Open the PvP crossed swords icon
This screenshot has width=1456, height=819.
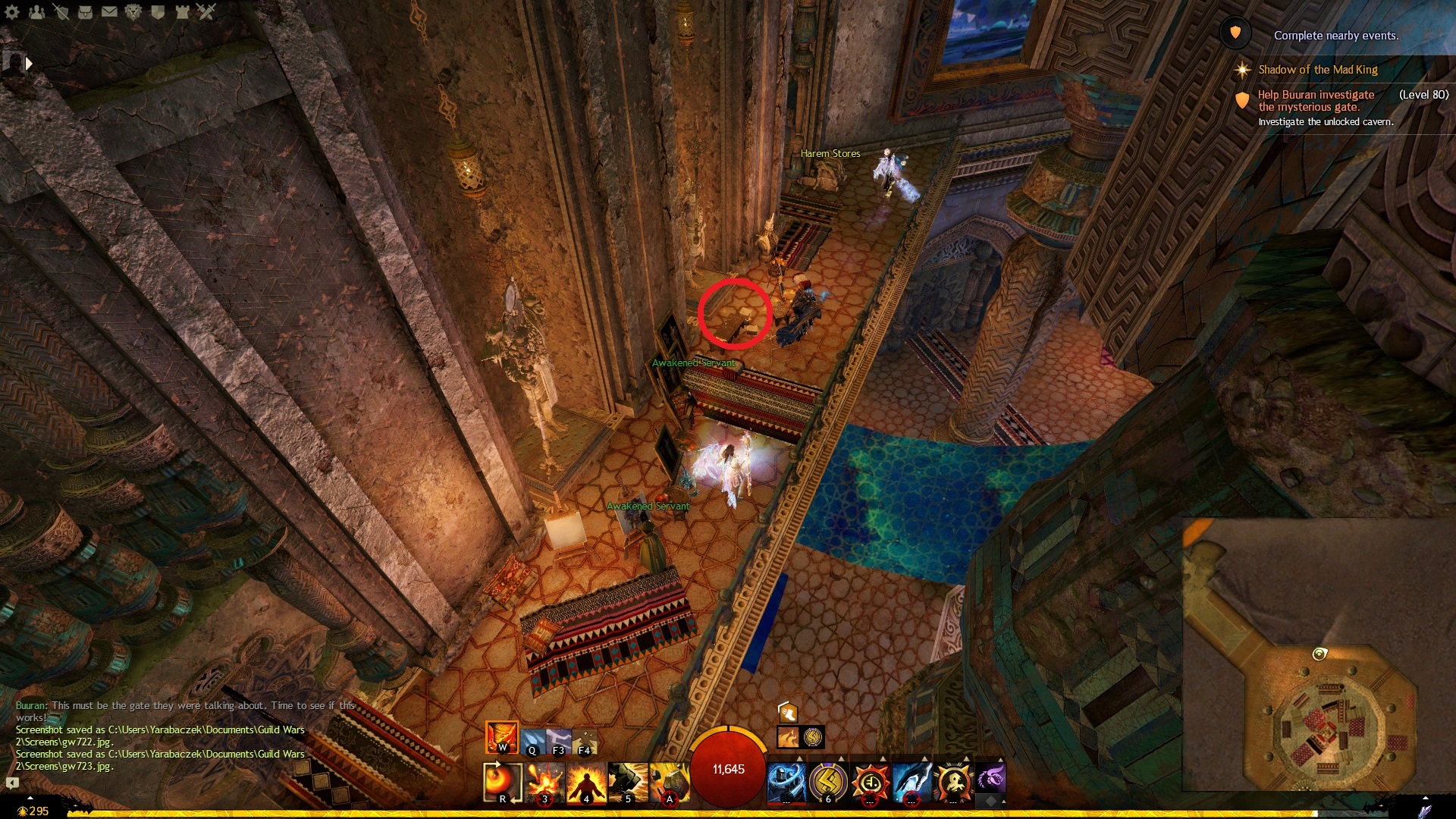click(206, 11)
